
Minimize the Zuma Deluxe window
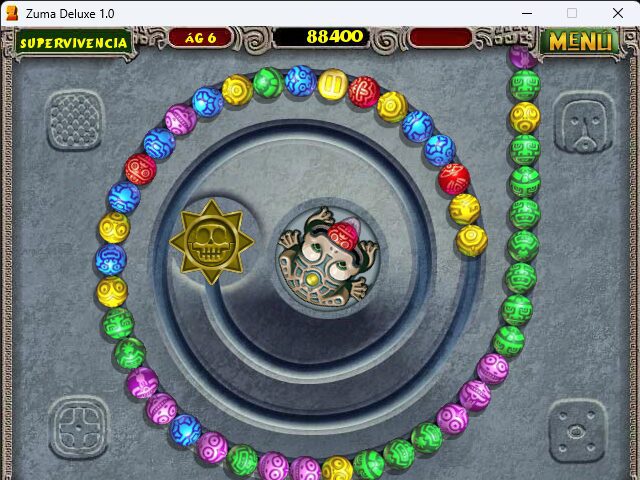(x=526, y=13)
